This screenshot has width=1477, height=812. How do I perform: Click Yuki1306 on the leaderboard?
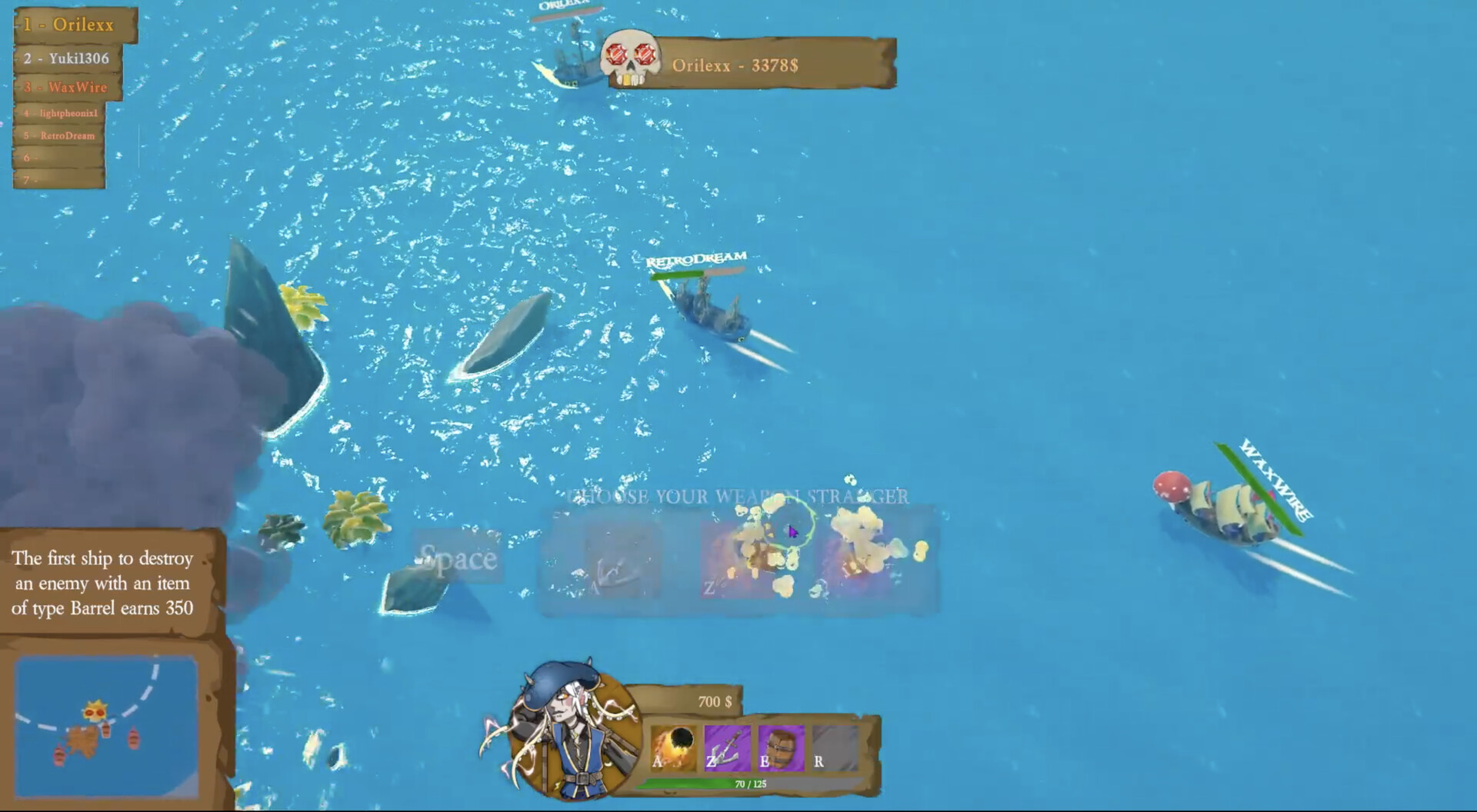(68, 57)
